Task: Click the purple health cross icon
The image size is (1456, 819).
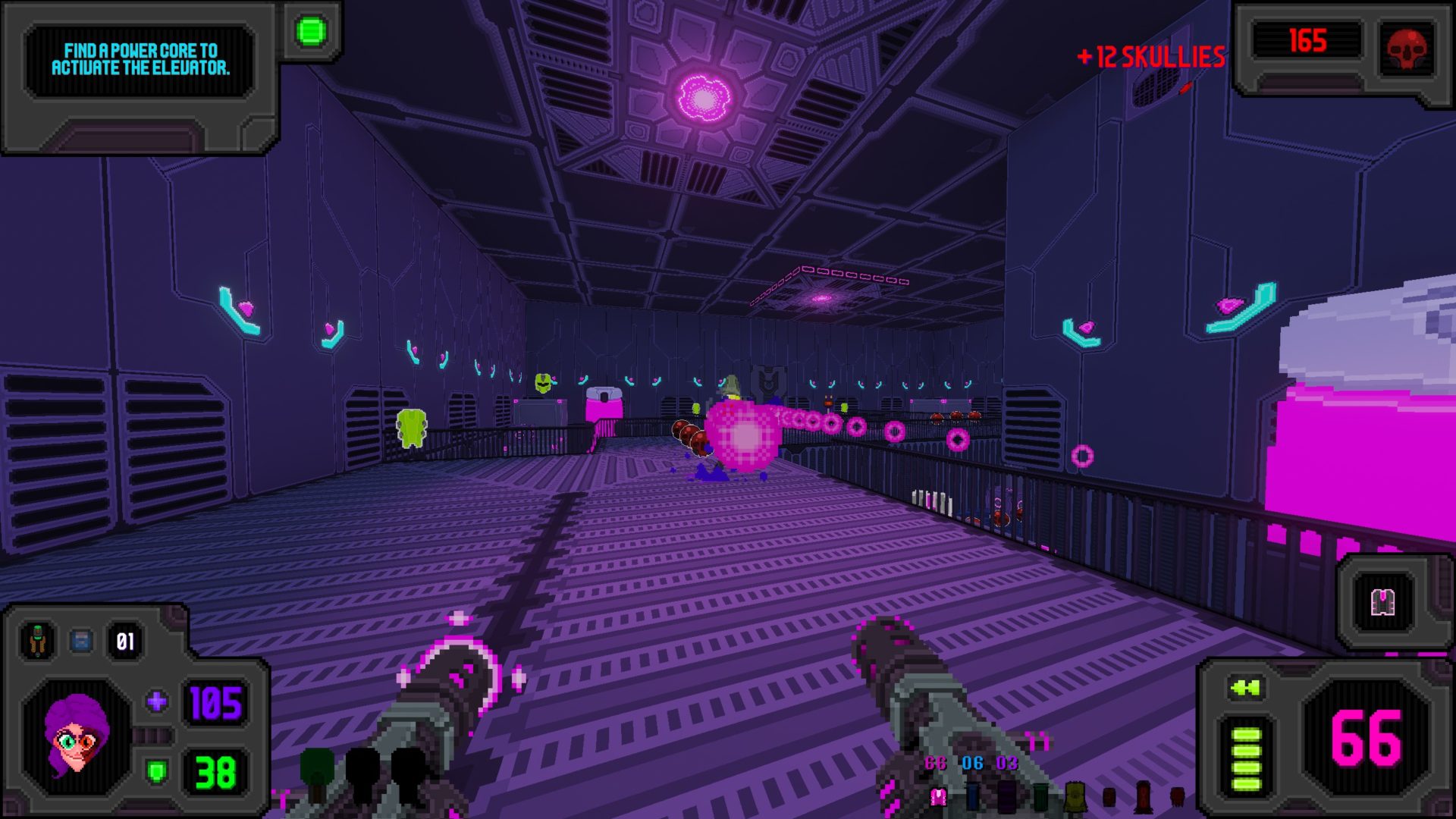Action: click(x=157, y=701)
